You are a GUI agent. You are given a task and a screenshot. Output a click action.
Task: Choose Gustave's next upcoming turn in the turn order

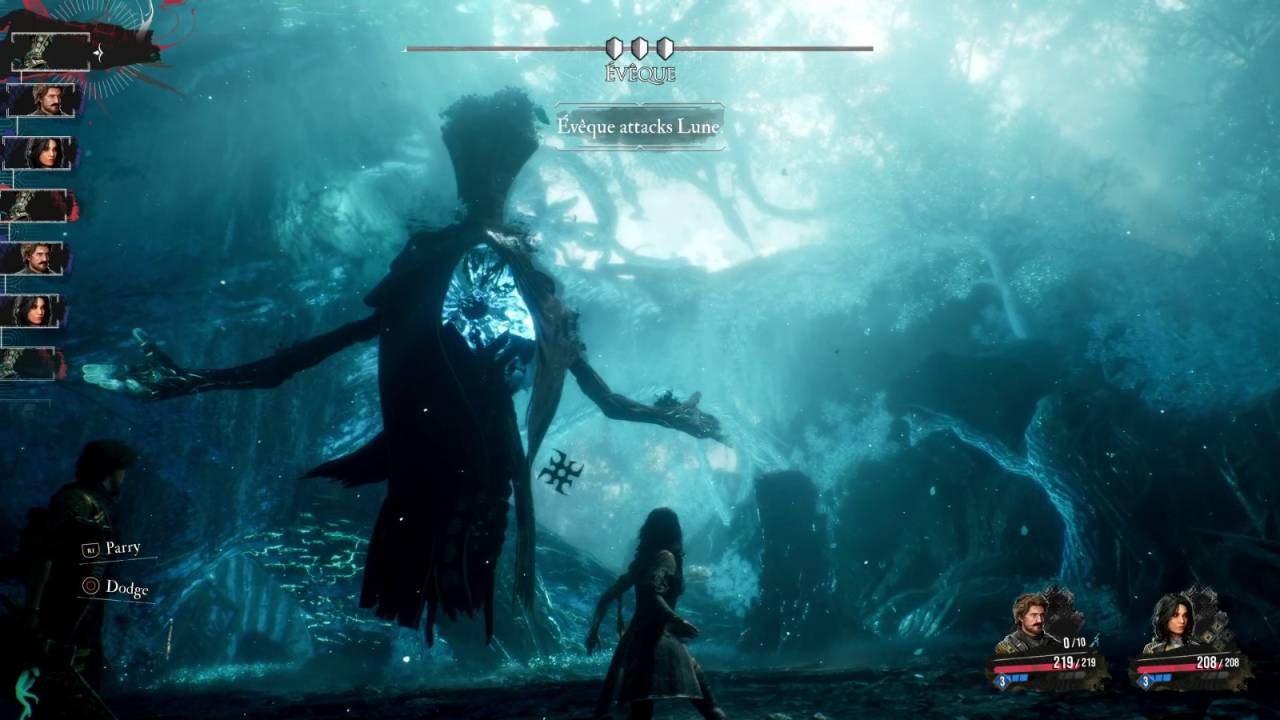coord(40,100)
